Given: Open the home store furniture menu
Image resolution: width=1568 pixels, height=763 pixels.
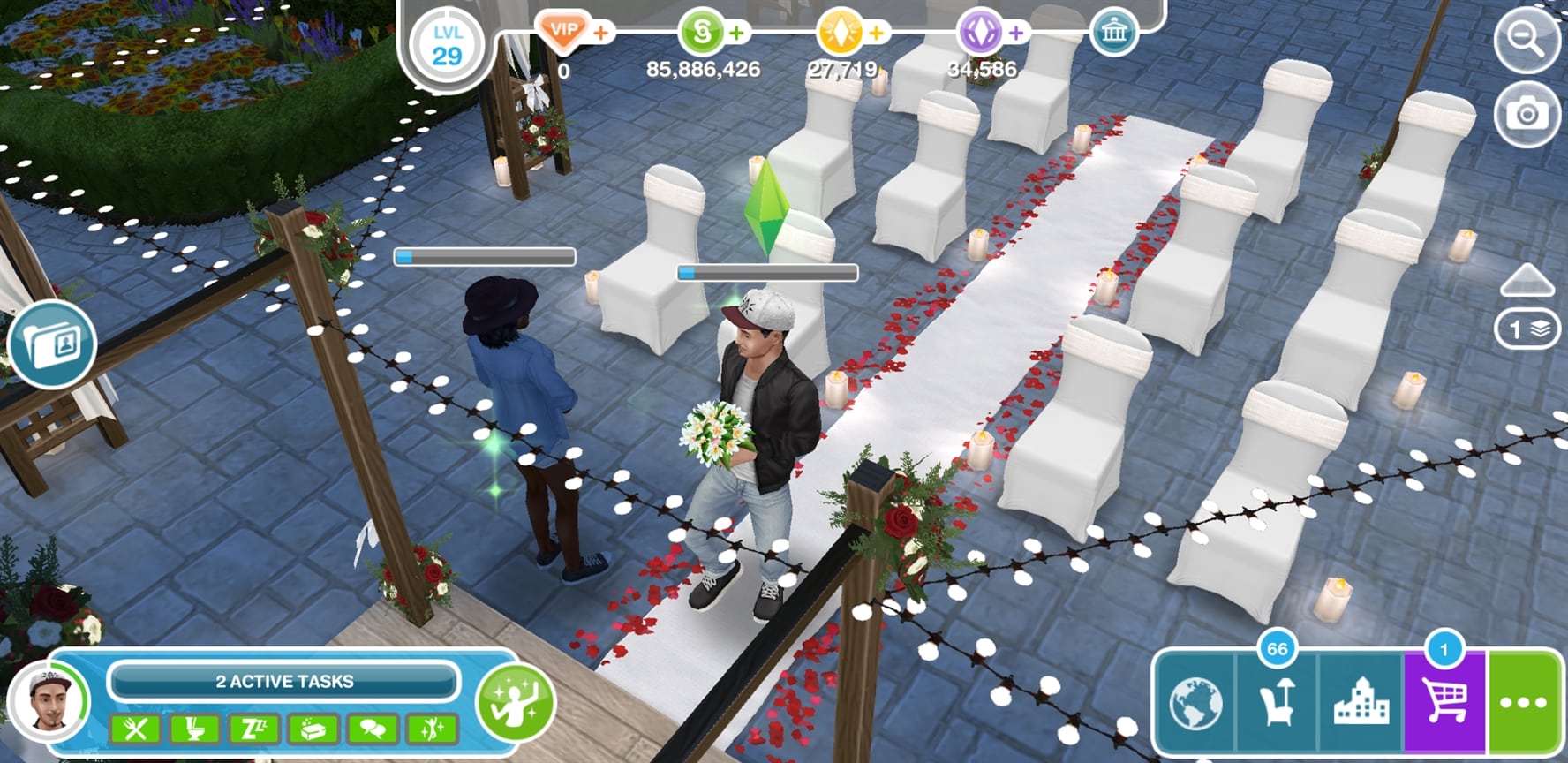Looking at the screenshot, I should tap(1277, 704).
